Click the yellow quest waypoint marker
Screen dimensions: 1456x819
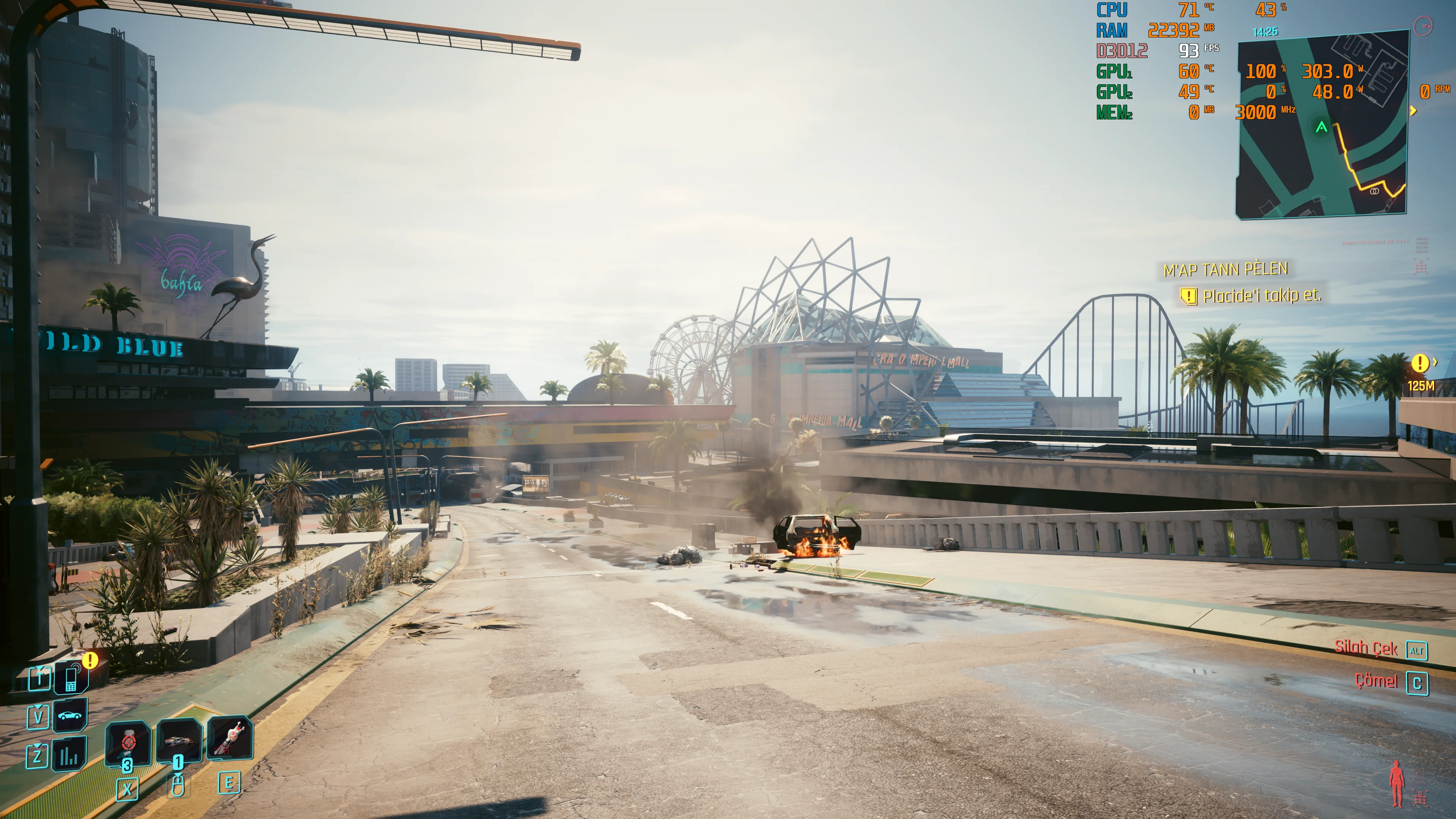pyautogui.click(x=1419, y=363)
